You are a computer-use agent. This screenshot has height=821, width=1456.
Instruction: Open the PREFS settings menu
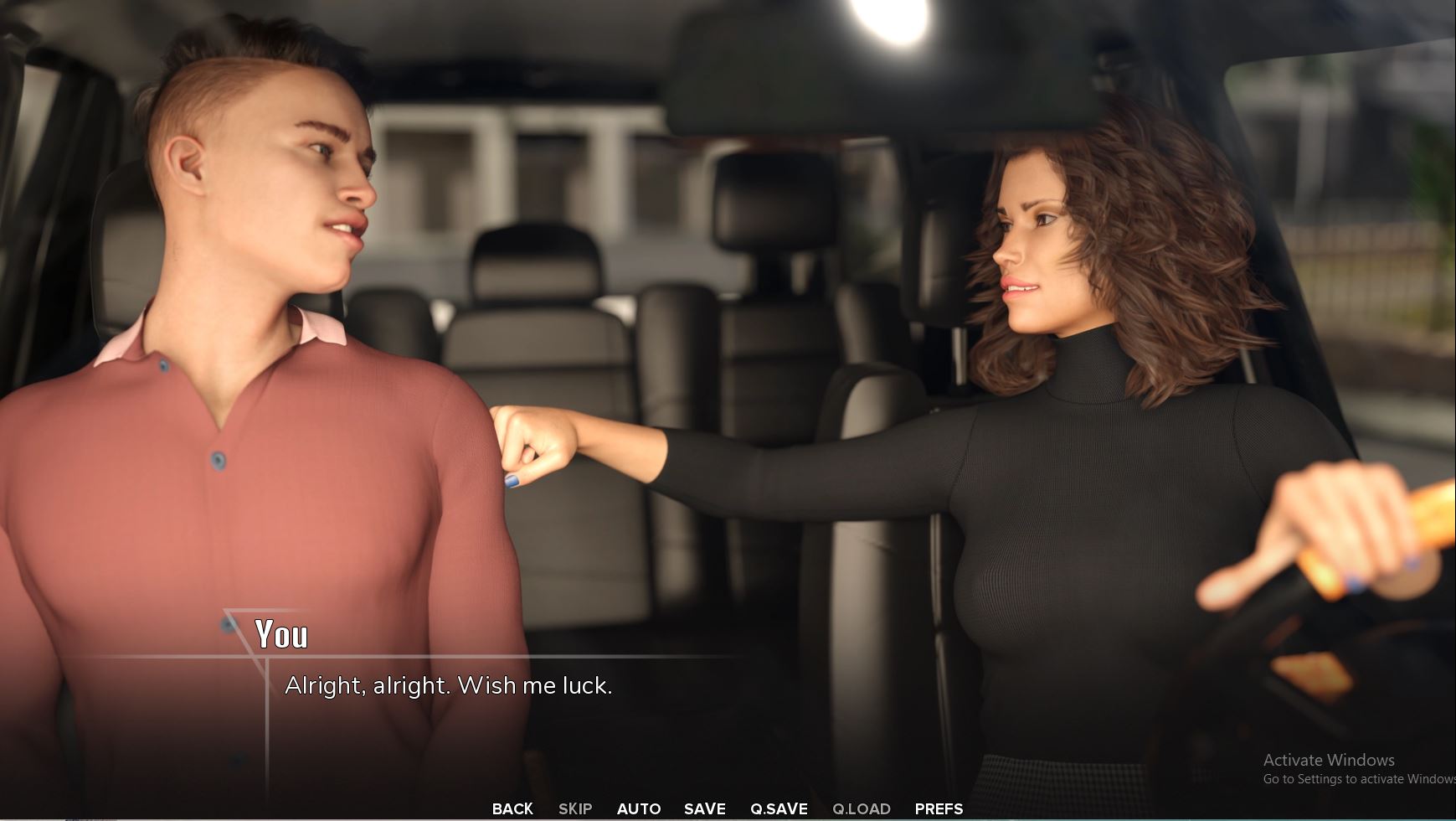point(939,808)
